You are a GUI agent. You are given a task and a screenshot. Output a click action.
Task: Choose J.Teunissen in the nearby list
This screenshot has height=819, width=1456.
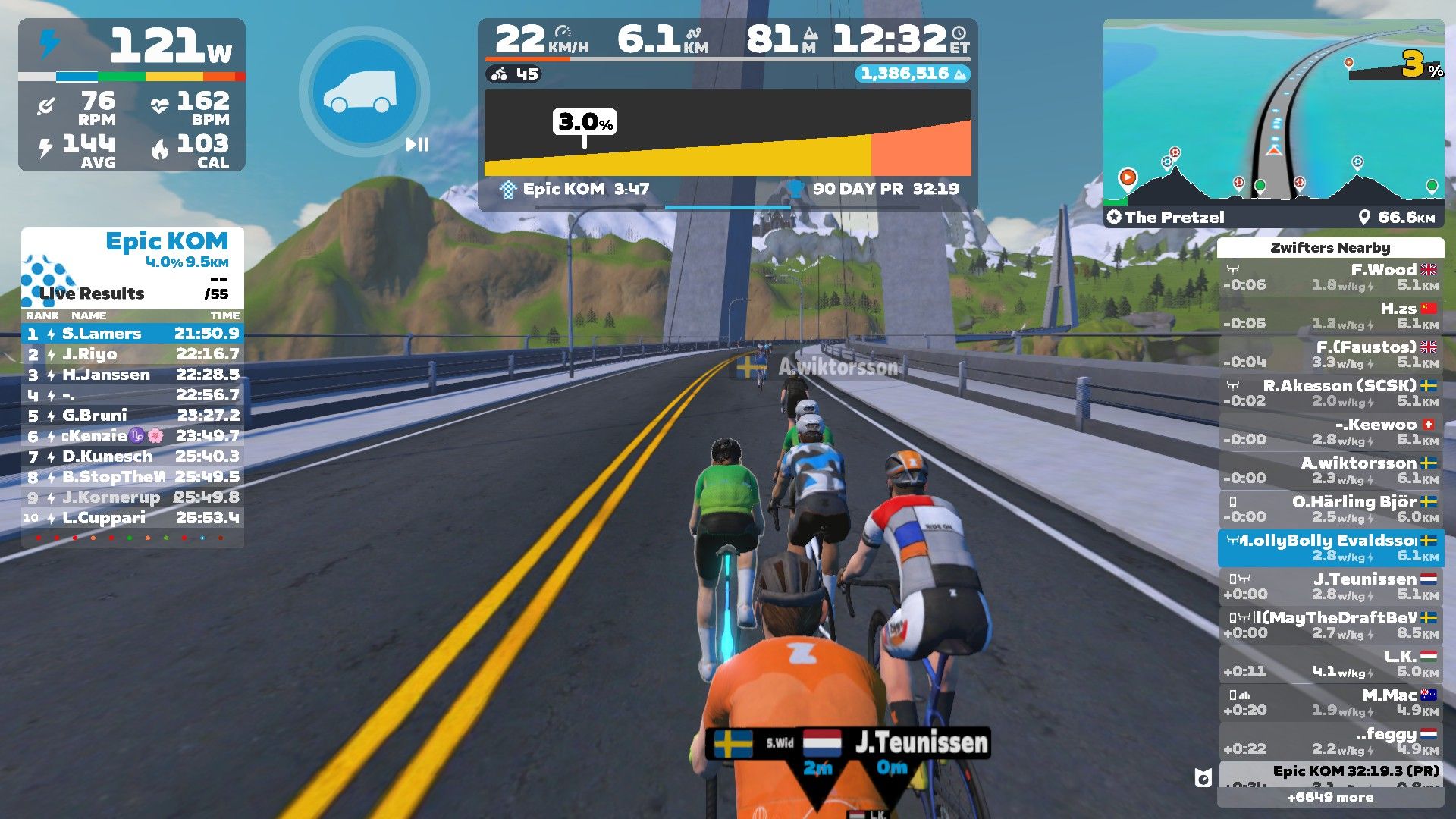click(1331, 586)
